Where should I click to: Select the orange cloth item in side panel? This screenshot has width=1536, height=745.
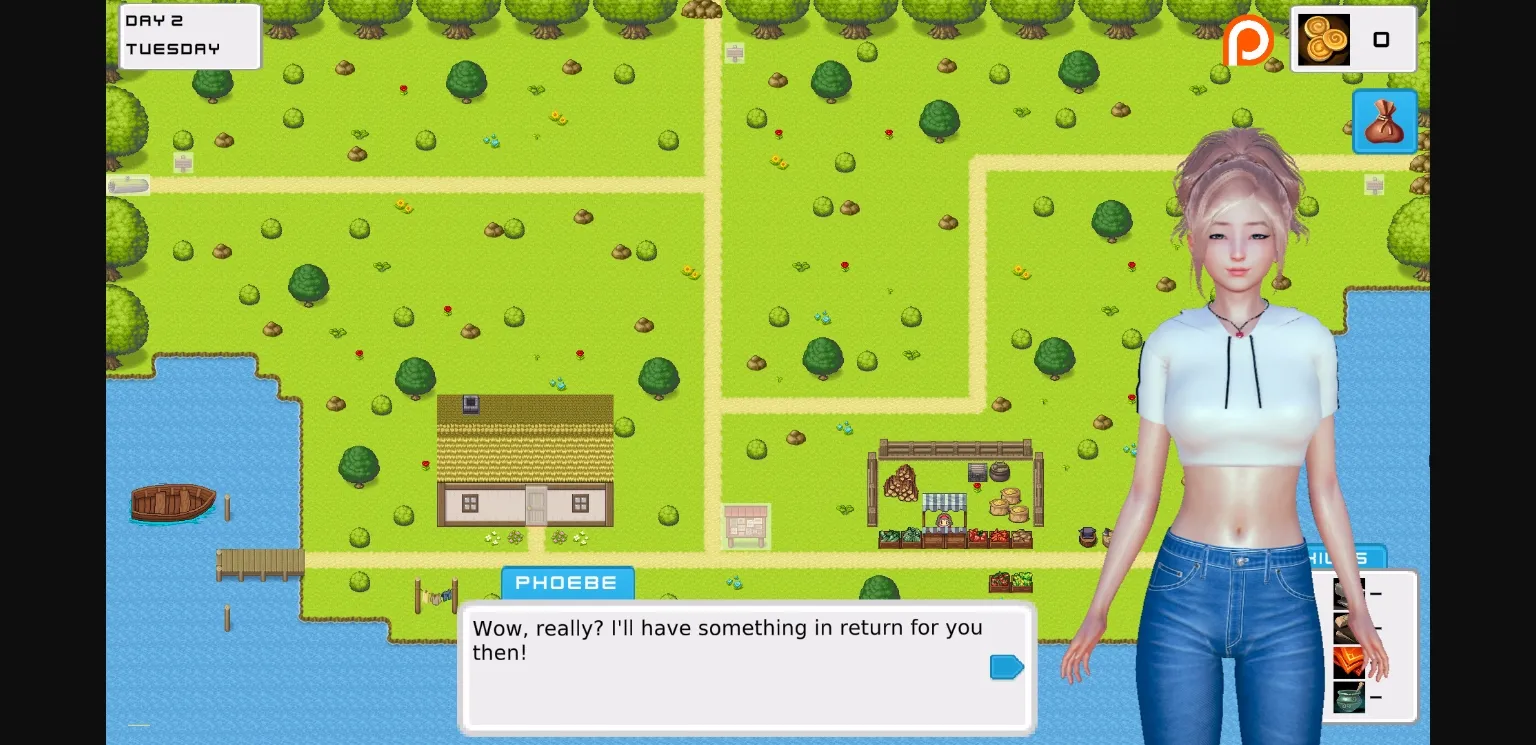tap(1349, 662)
